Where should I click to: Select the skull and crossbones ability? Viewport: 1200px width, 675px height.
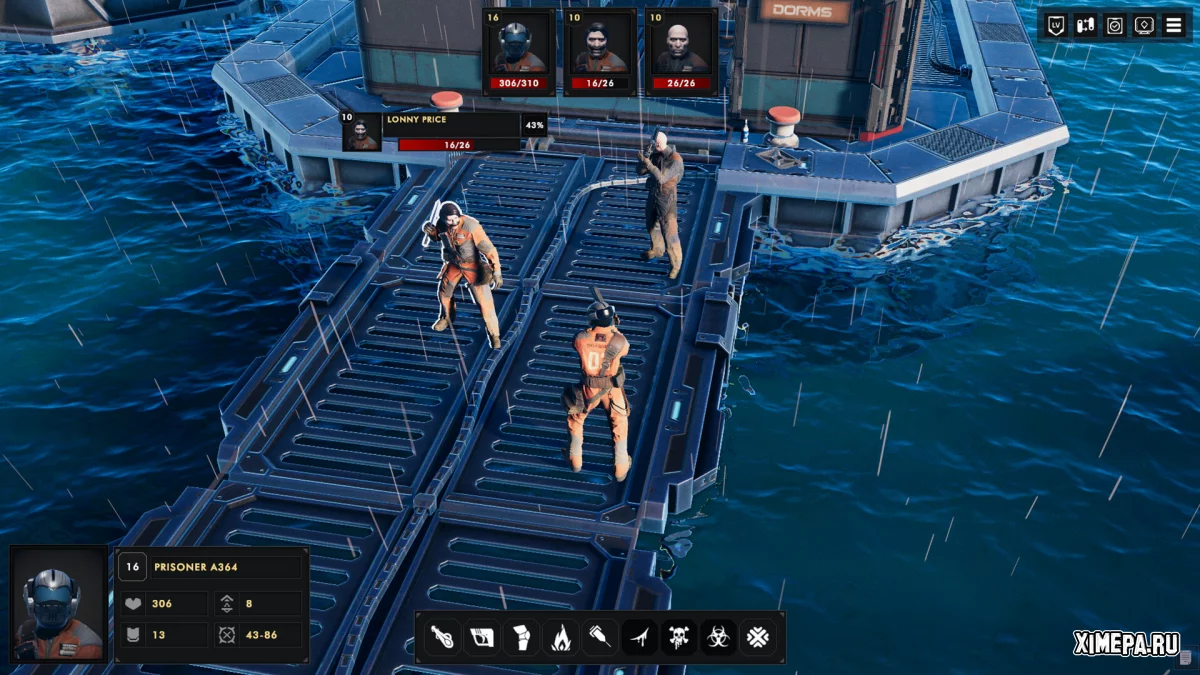tap(678, 637)
